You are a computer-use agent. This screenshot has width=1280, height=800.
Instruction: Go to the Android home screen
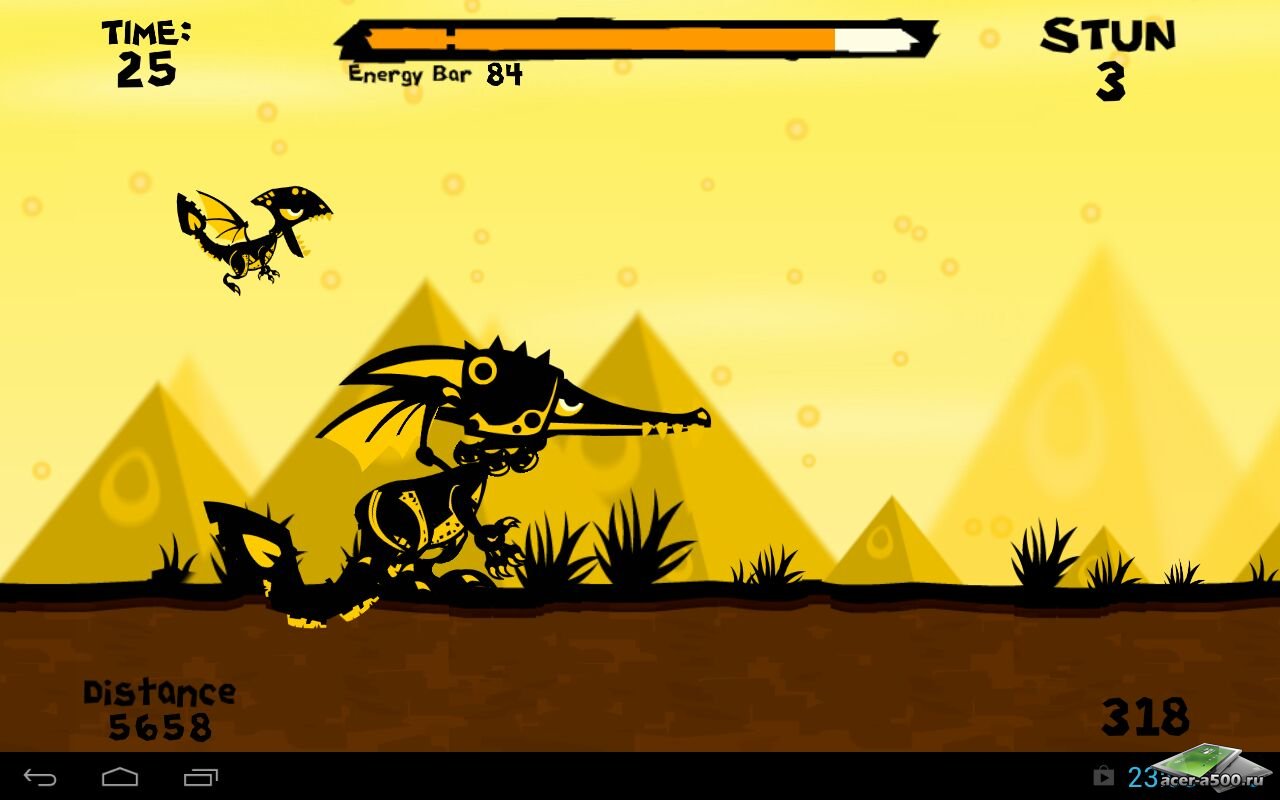120,777
